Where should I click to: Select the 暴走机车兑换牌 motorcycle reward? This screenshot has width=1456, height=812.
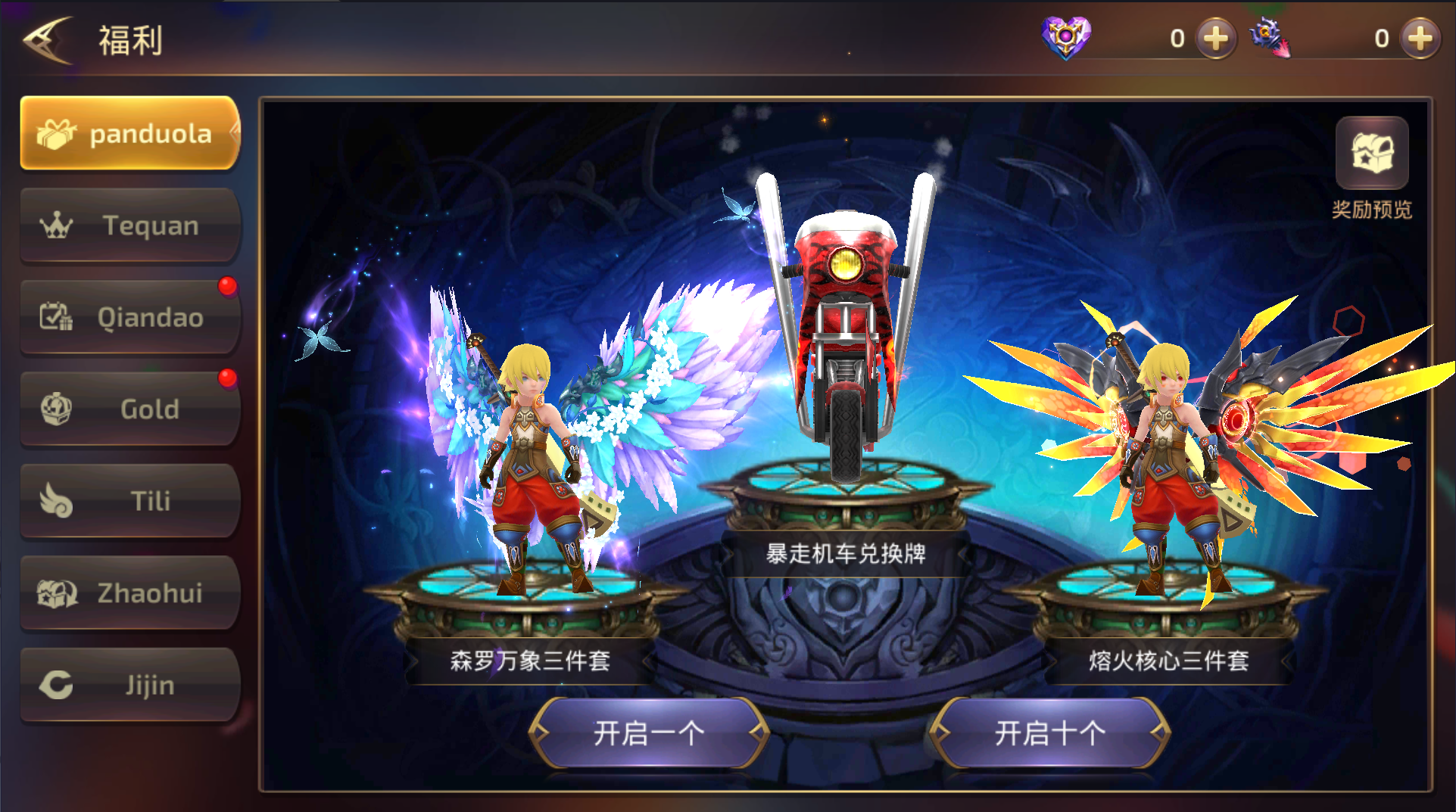click(848, 553)
